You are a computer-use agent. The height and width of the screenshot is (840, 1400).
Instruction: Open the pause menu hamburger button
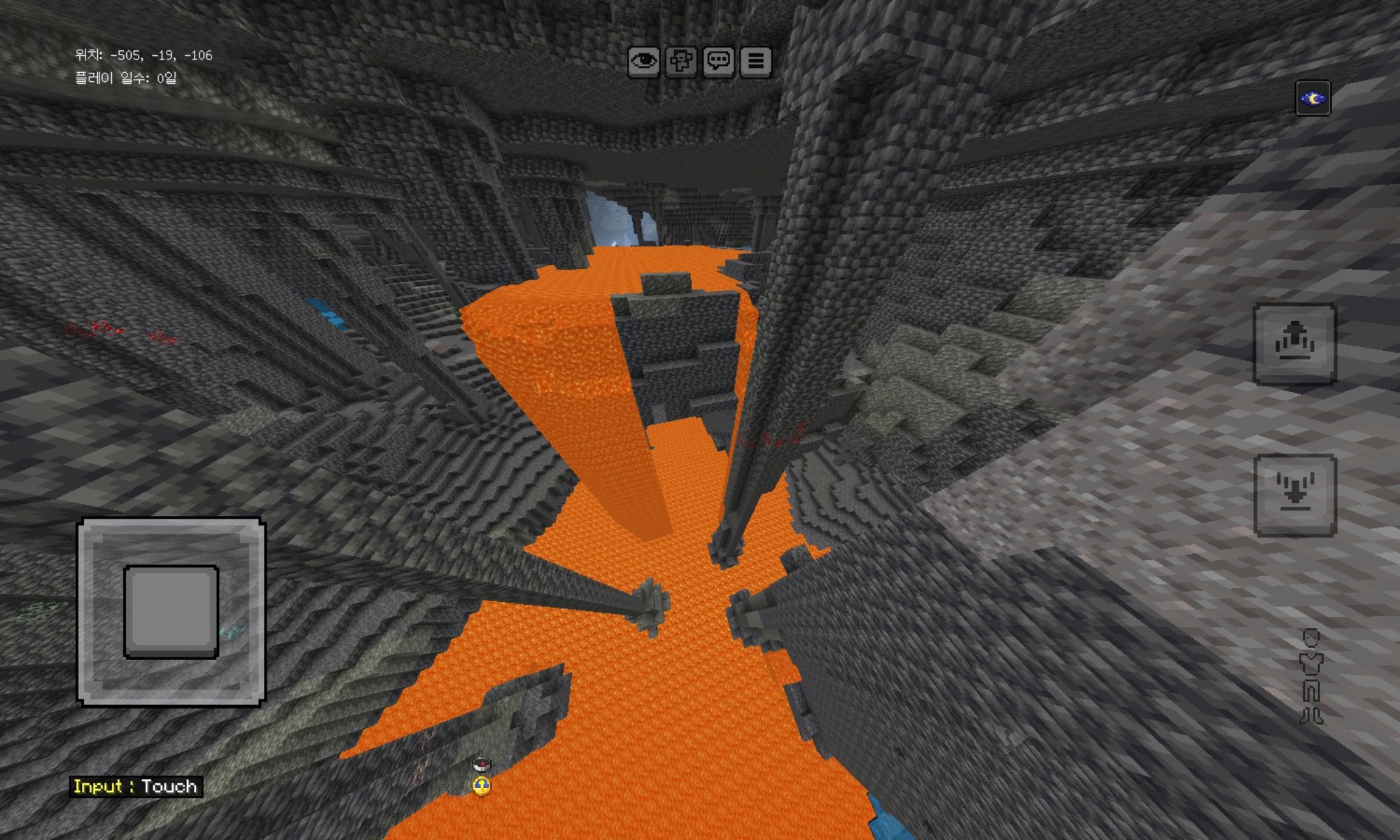[x=756, y=62]
